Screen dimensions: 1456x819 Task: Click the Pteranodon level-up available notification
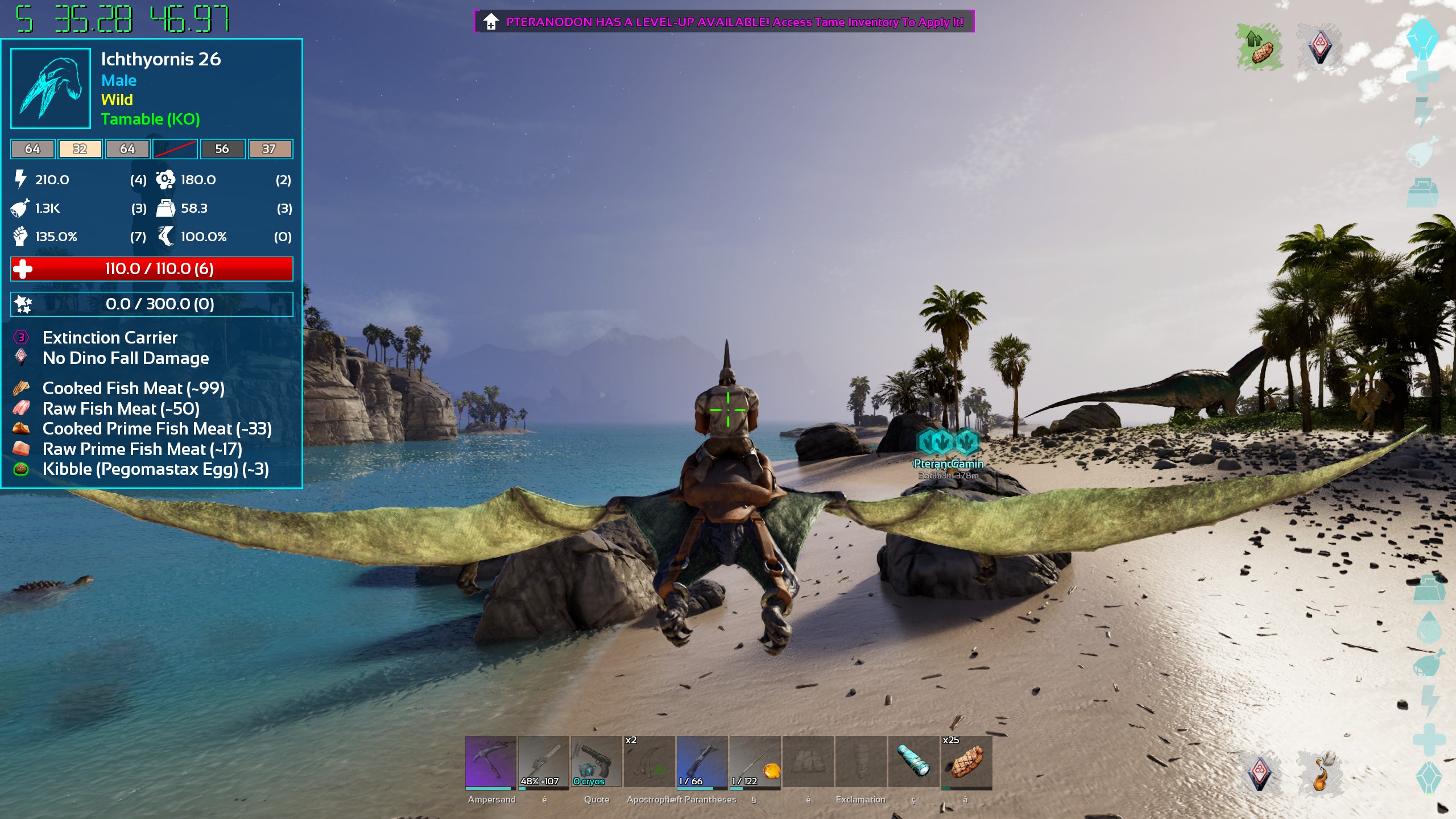(724, 22)
